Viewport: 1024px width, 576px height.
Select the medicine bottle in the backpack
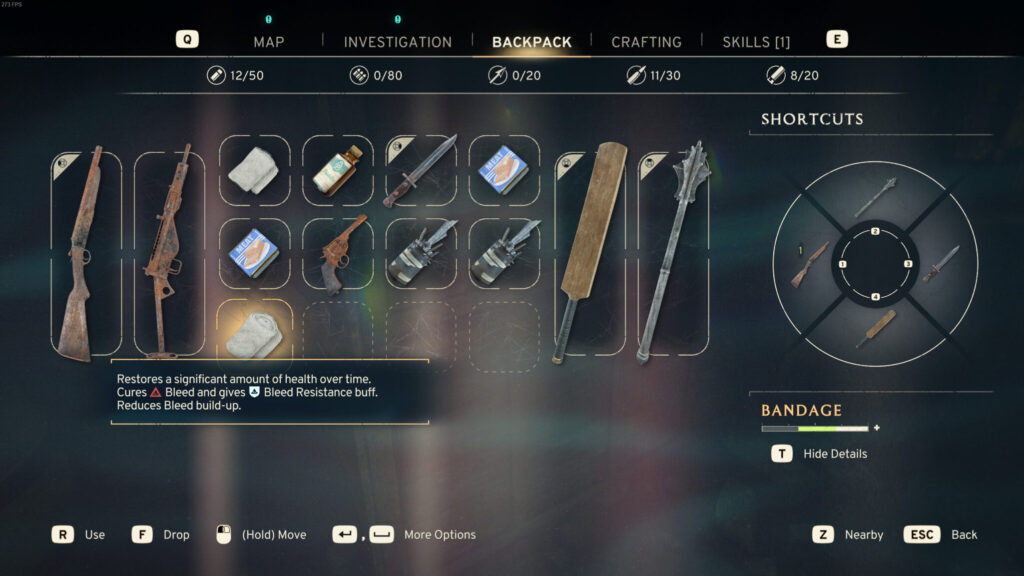tap(337, 170)
